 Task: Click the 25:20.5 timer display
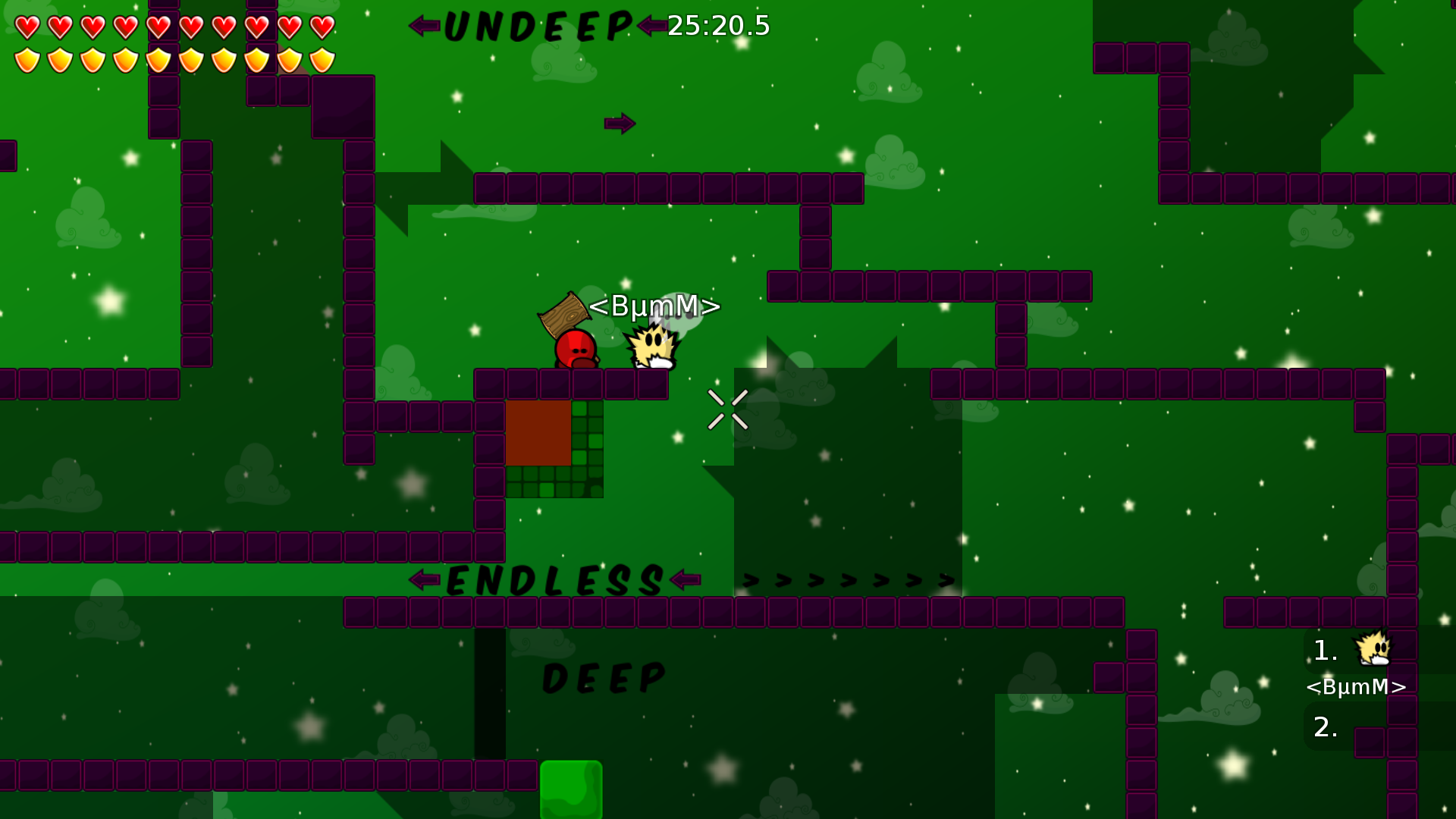717,27
